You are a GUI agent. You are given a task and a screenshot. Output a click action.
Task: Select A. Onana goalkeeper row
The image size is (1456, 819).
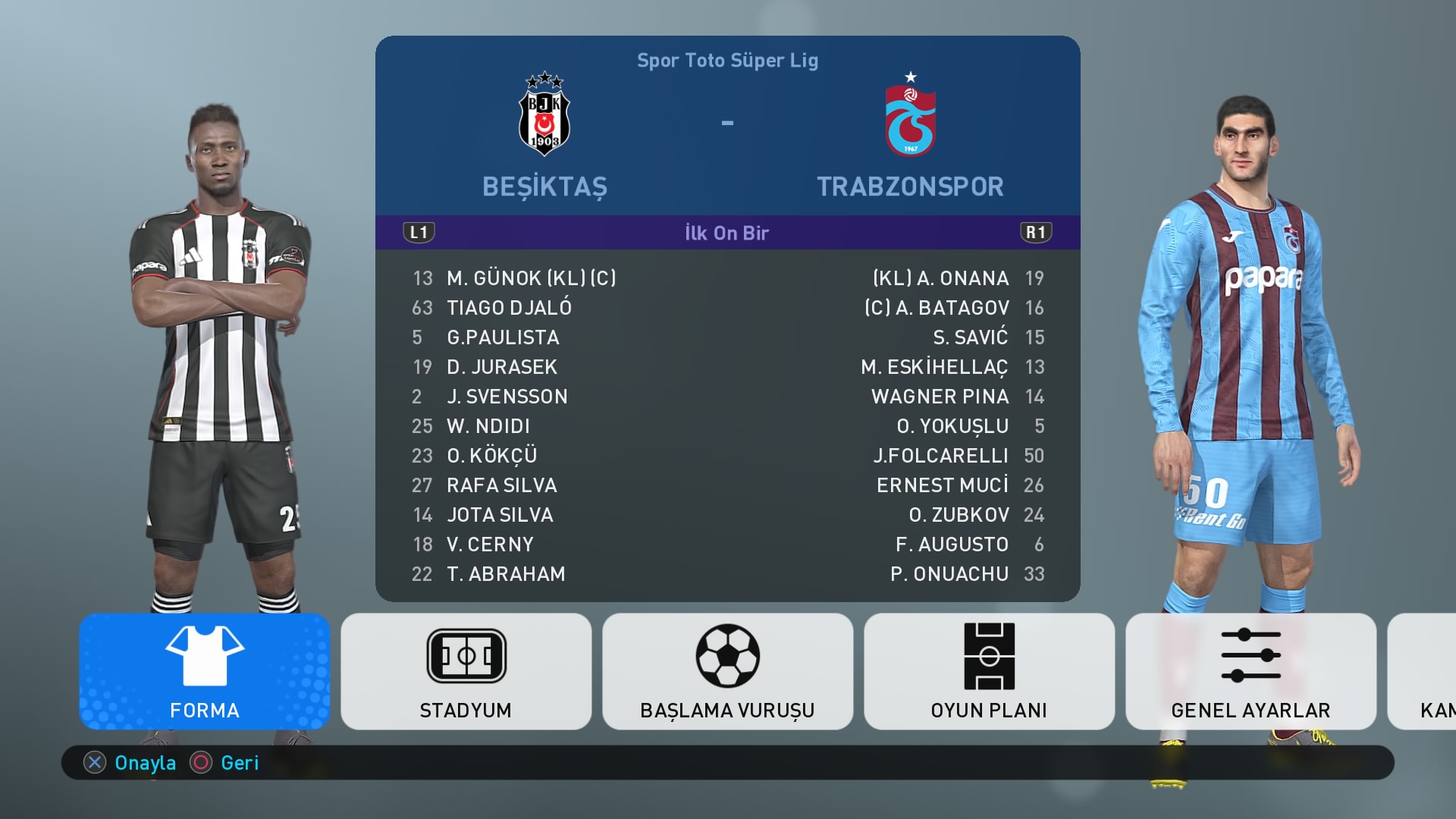tap(941, 278)
